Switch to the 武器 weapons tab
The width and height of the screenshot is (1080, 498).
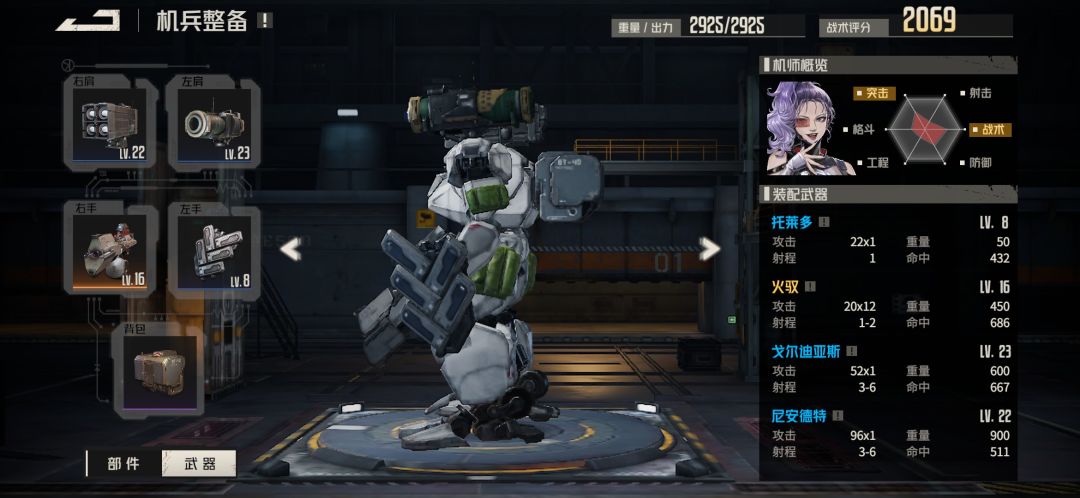pos(200,464)
